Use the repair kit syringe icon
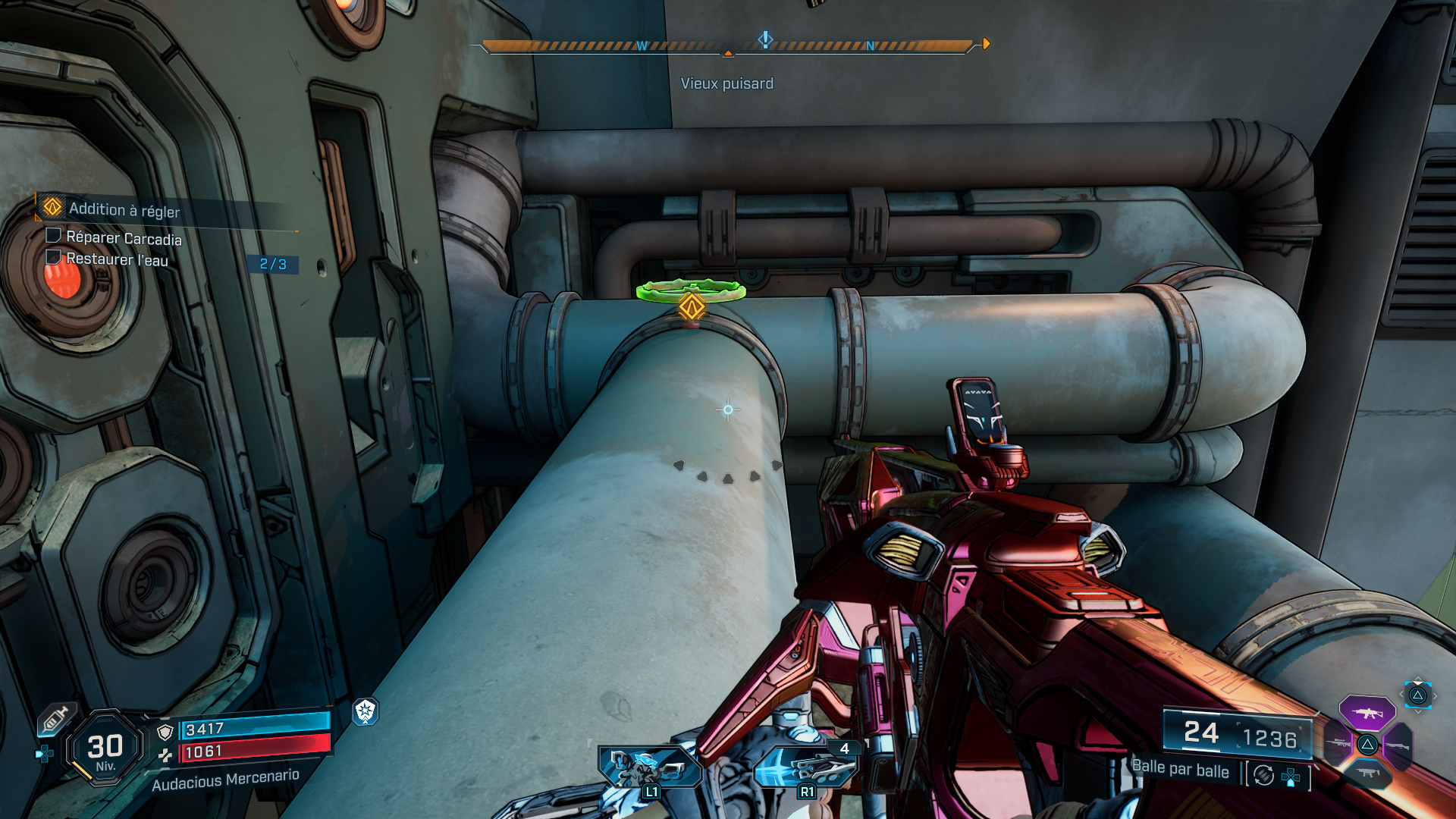The width and height of the screenshot is (1456, 819). pyautogui.click(x=55, y=718)
